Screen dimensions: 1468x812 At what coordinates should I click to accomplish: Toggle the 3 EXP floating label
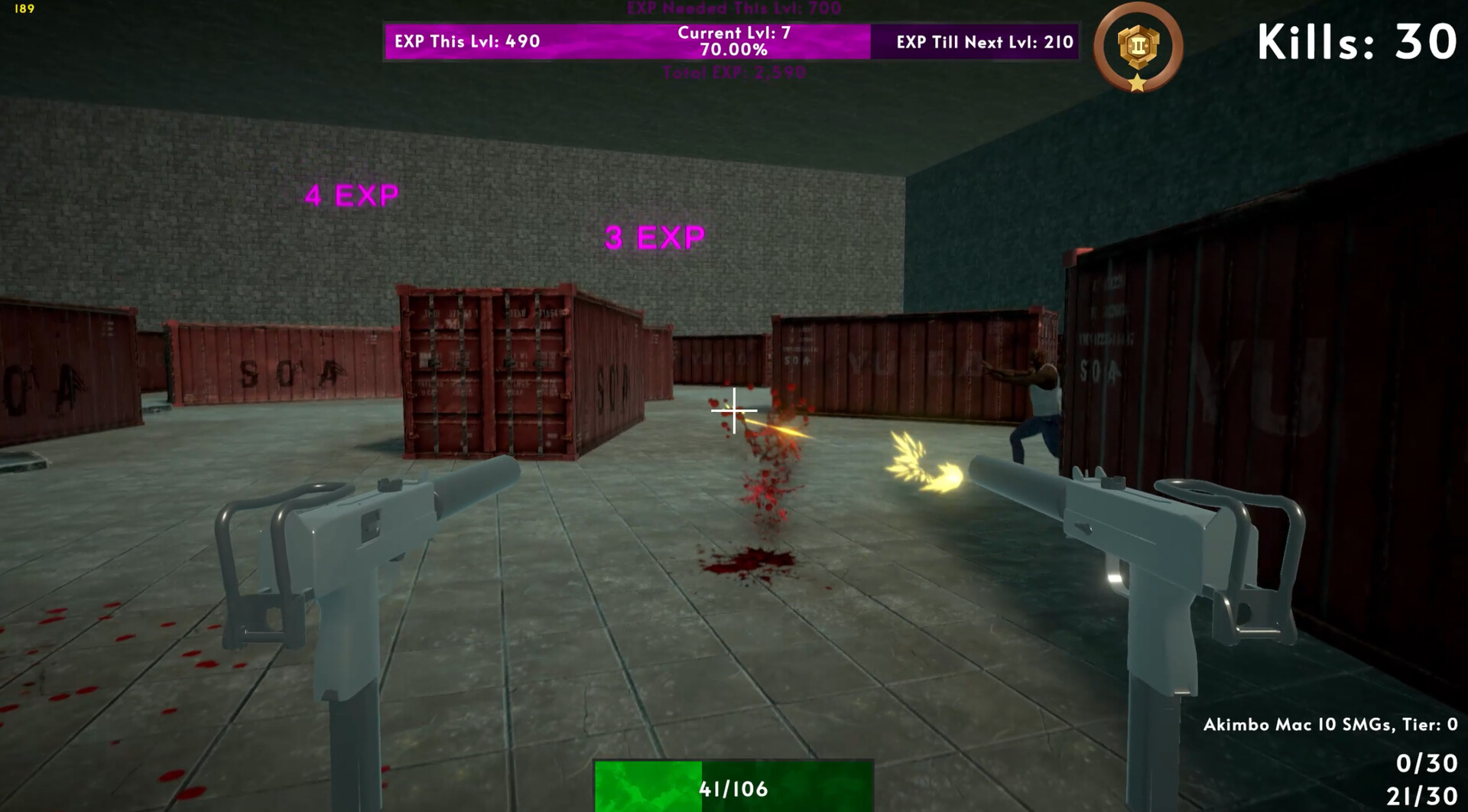tap(654, 235)
